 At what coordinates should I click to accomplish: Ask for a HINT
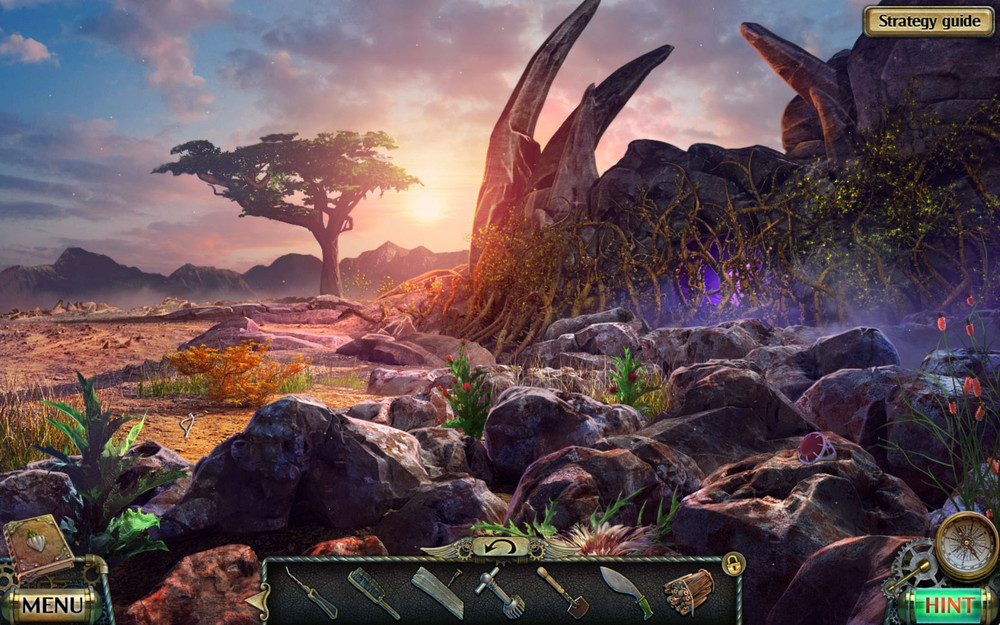click(x=949, y=605)
